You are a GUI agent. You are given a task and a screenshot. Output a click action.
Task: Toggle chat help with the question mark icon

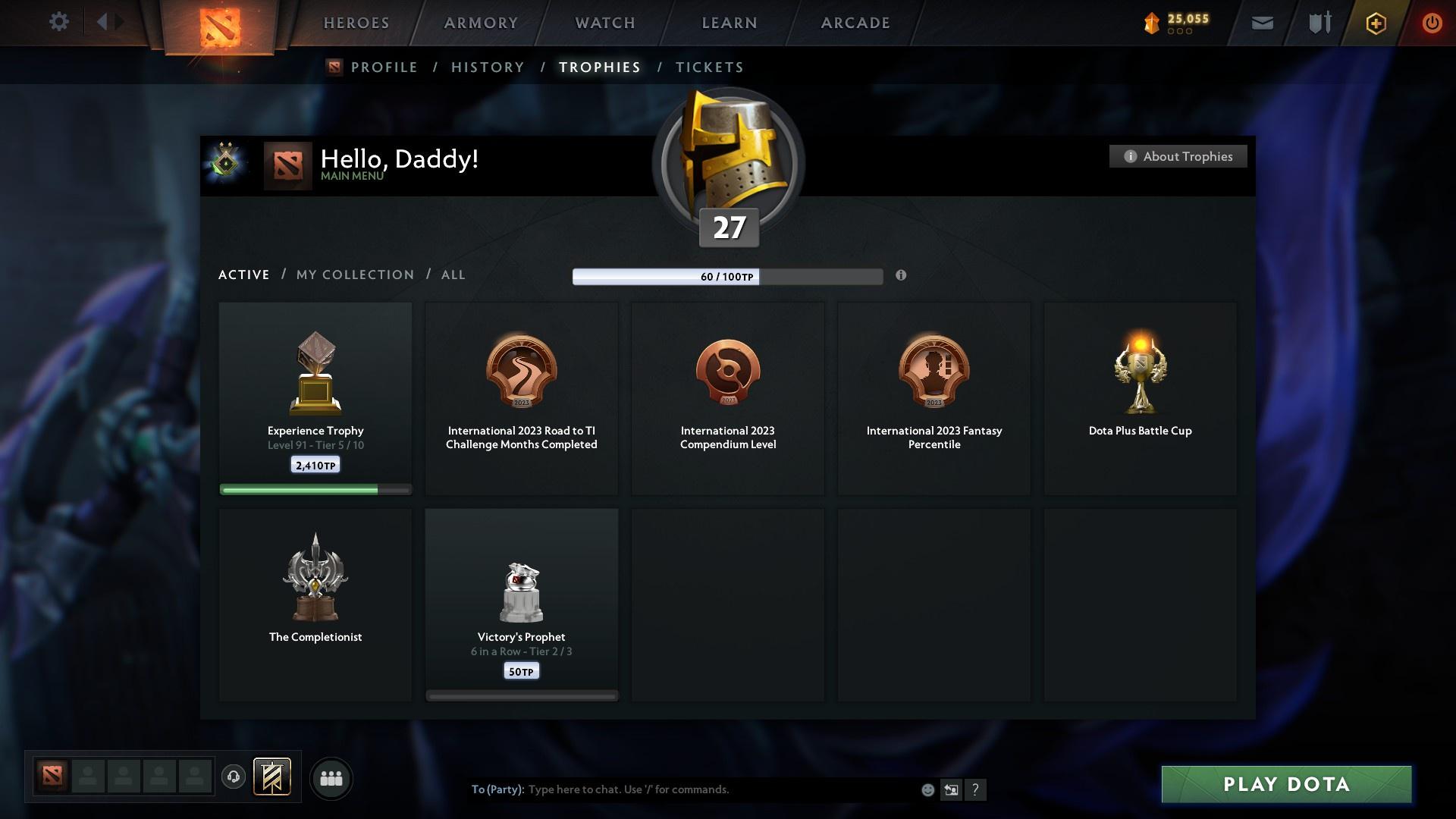coord(977,789)
